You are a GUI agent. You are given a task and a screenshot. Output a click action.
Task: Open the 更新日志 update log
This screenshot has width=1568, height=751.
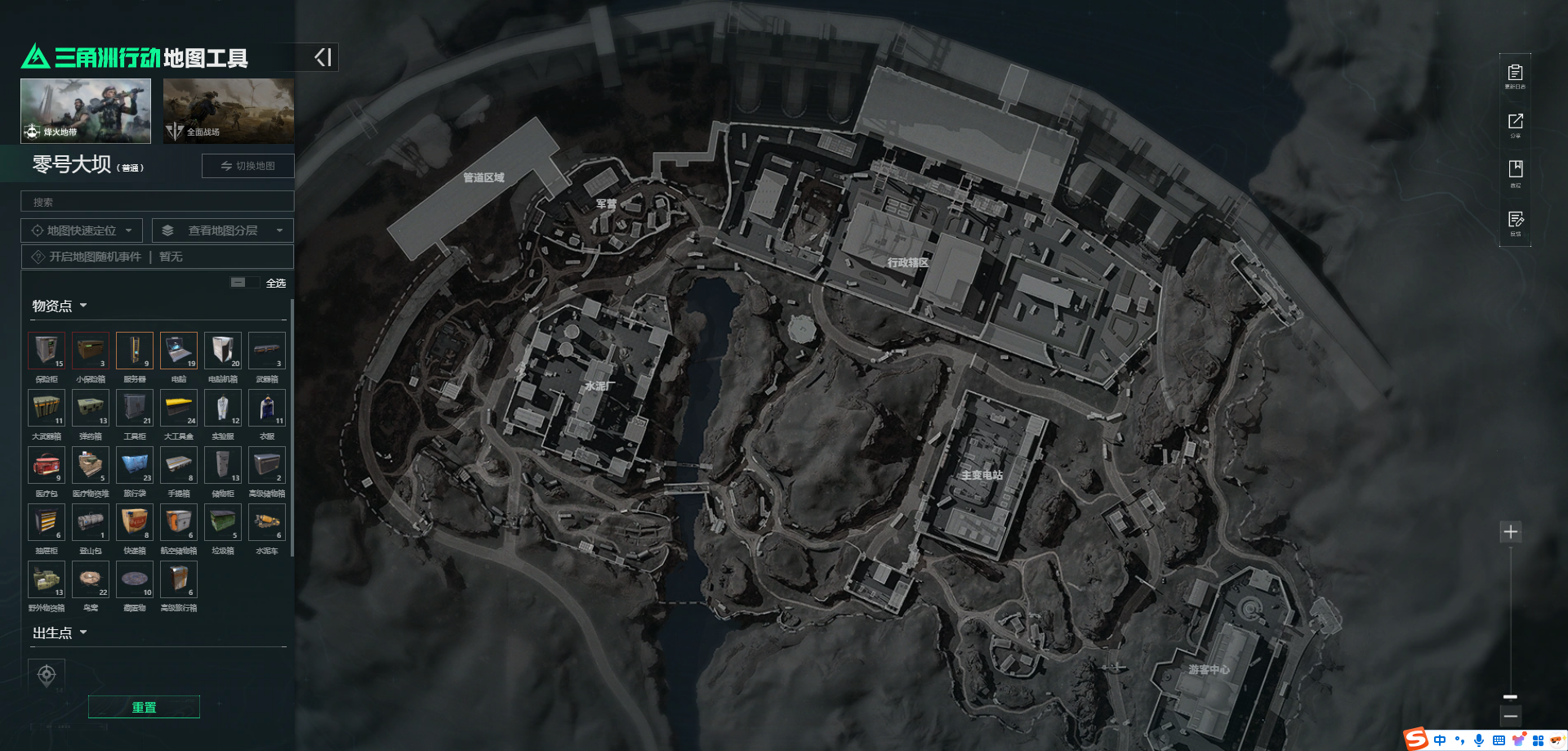[x=1515, y=75]
